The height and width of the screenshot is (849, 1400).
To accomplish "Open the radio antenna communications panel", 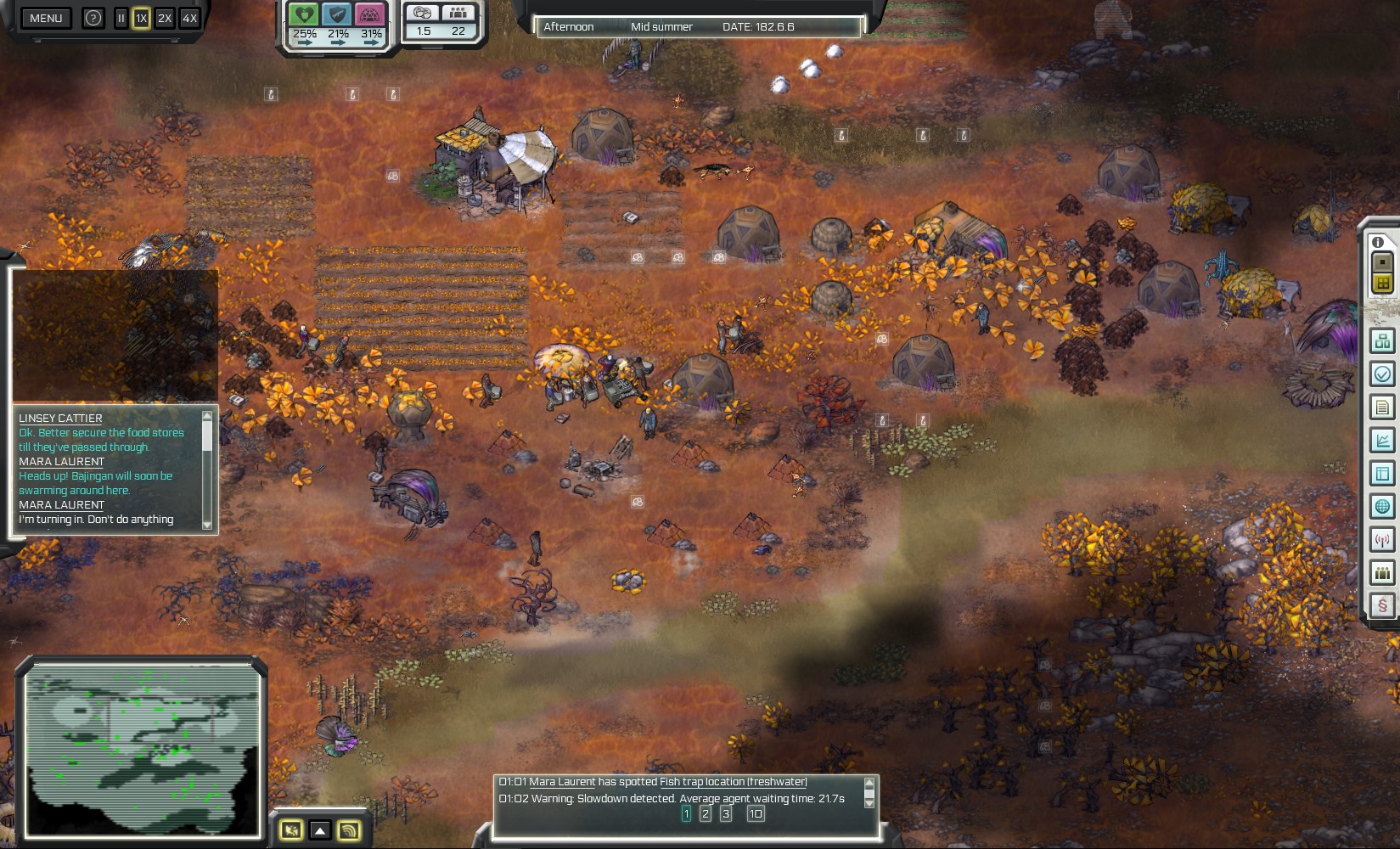I will pyautogui.click(x=1382, y=540).
